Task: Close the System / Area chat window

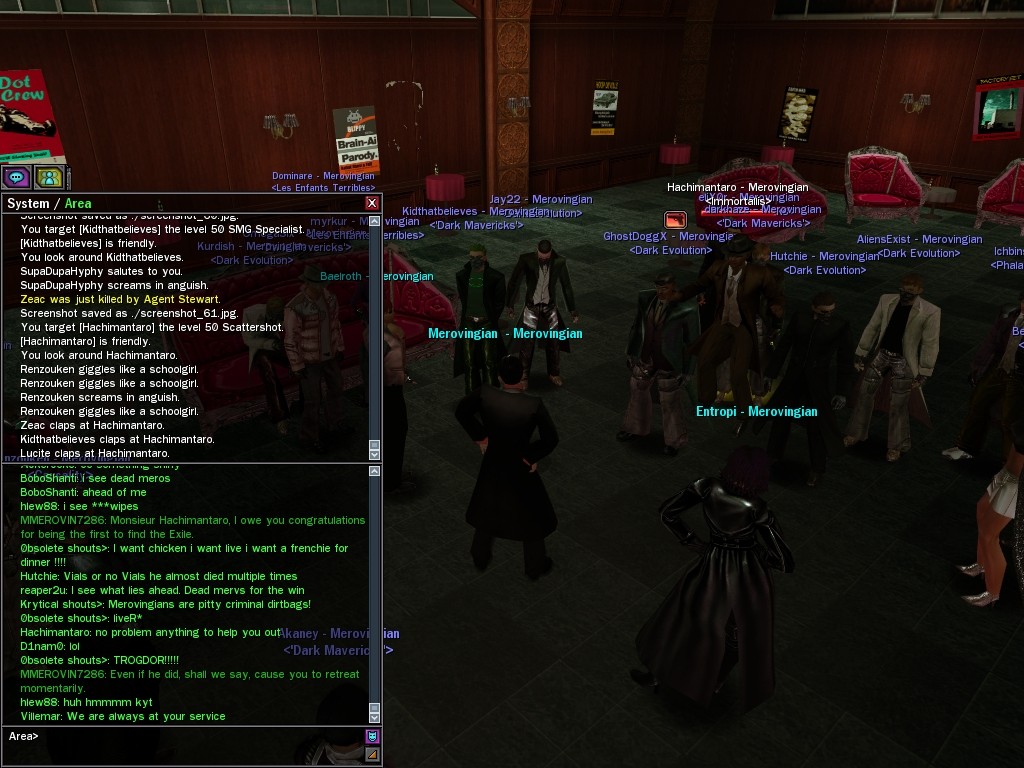Action: click(372, 203)
